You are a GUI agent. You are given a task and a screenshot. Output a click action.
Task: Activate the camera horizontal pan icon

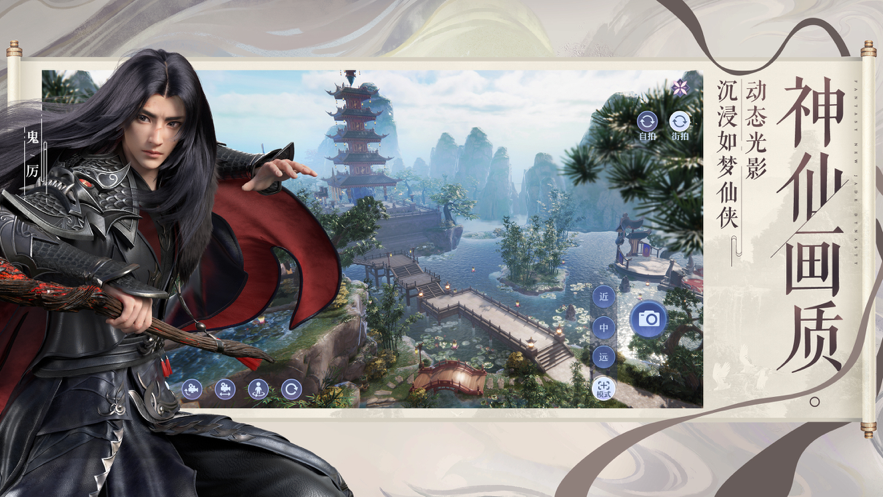tap(225, 389)
